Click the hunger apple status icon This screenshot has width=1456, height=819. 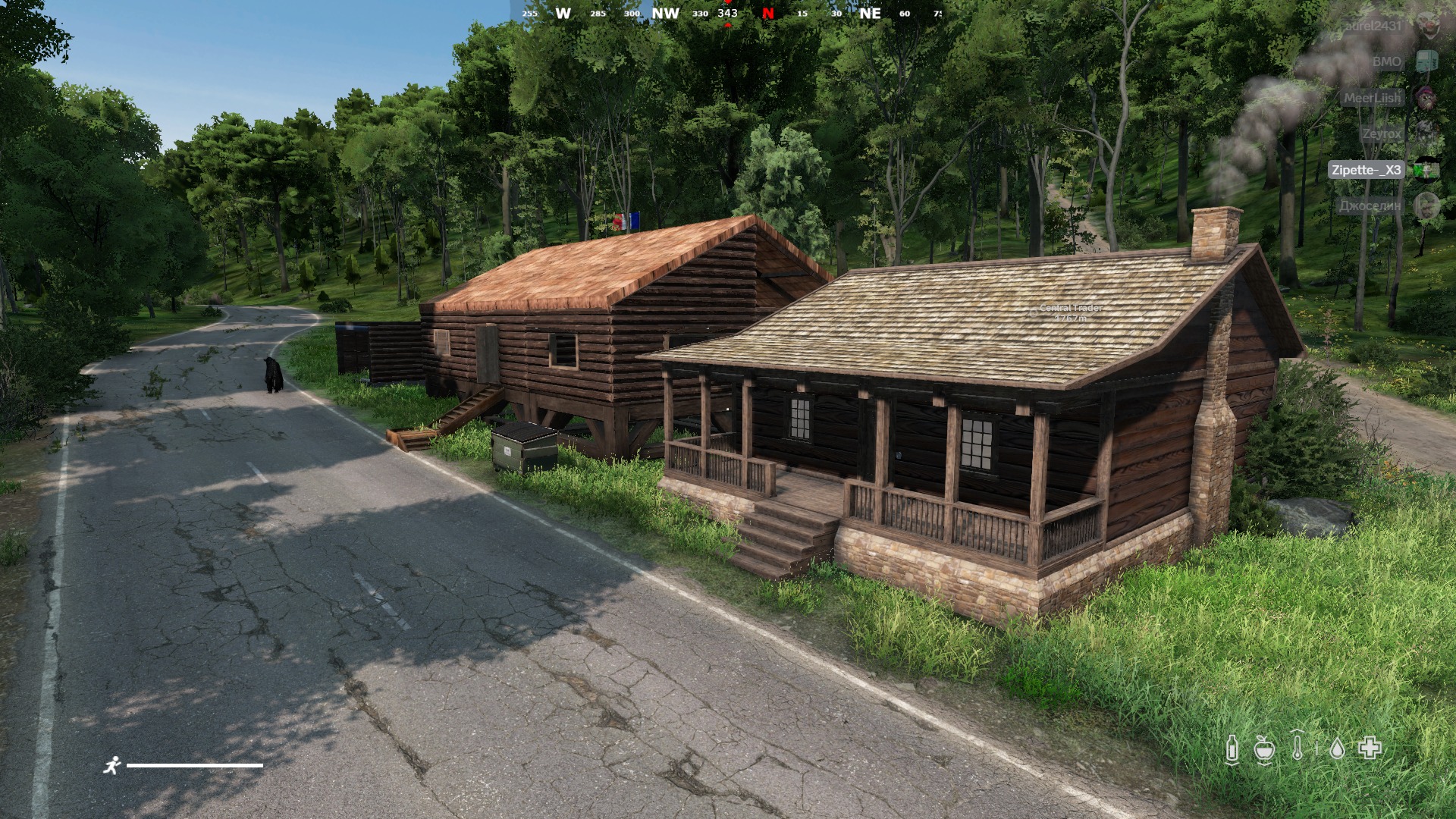point(1263,749)
